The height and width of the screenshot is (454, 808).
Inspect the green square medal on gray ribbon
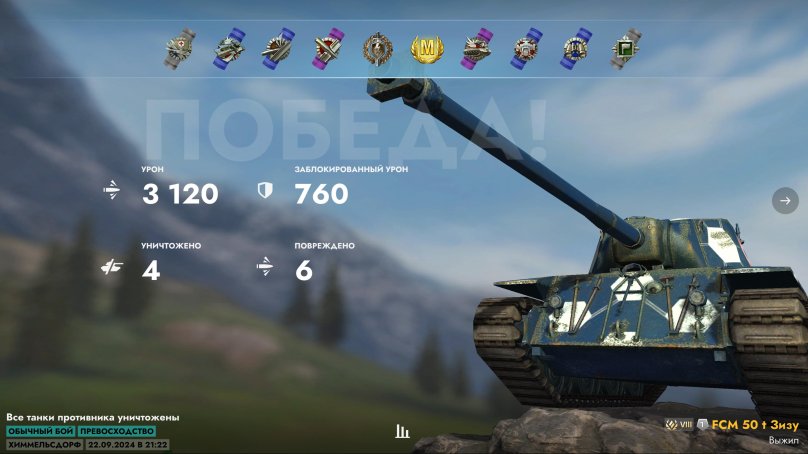627,47
